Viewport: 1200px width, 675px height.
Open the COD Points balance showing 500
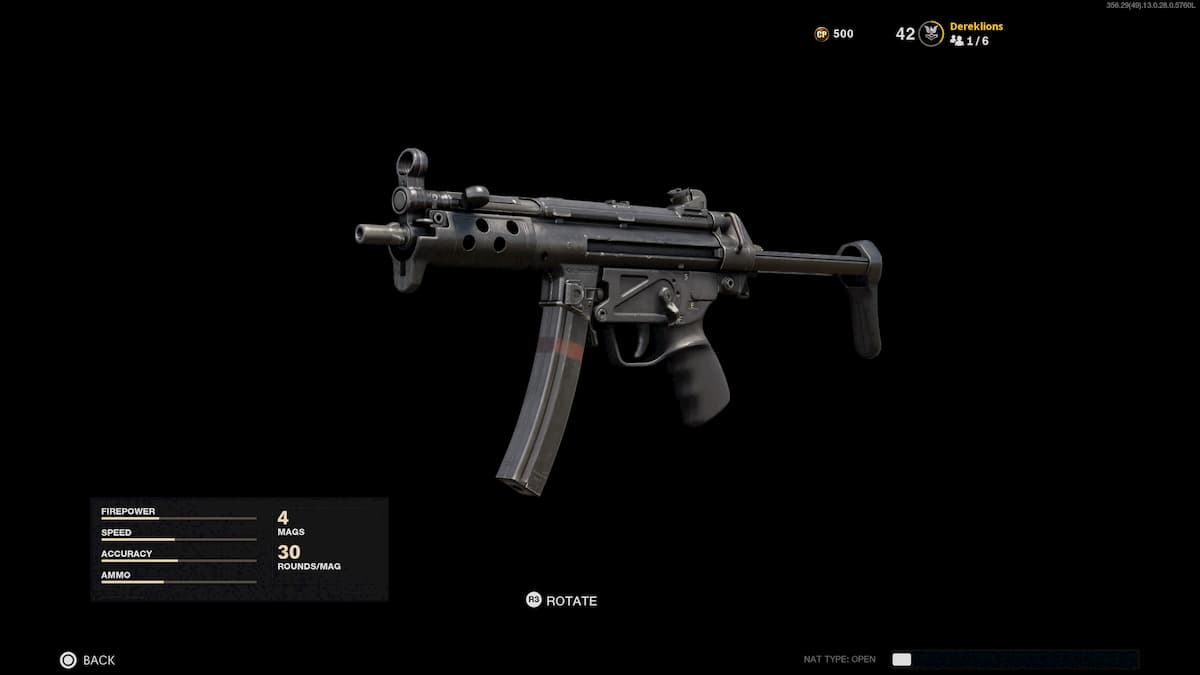tap(834, 34)
